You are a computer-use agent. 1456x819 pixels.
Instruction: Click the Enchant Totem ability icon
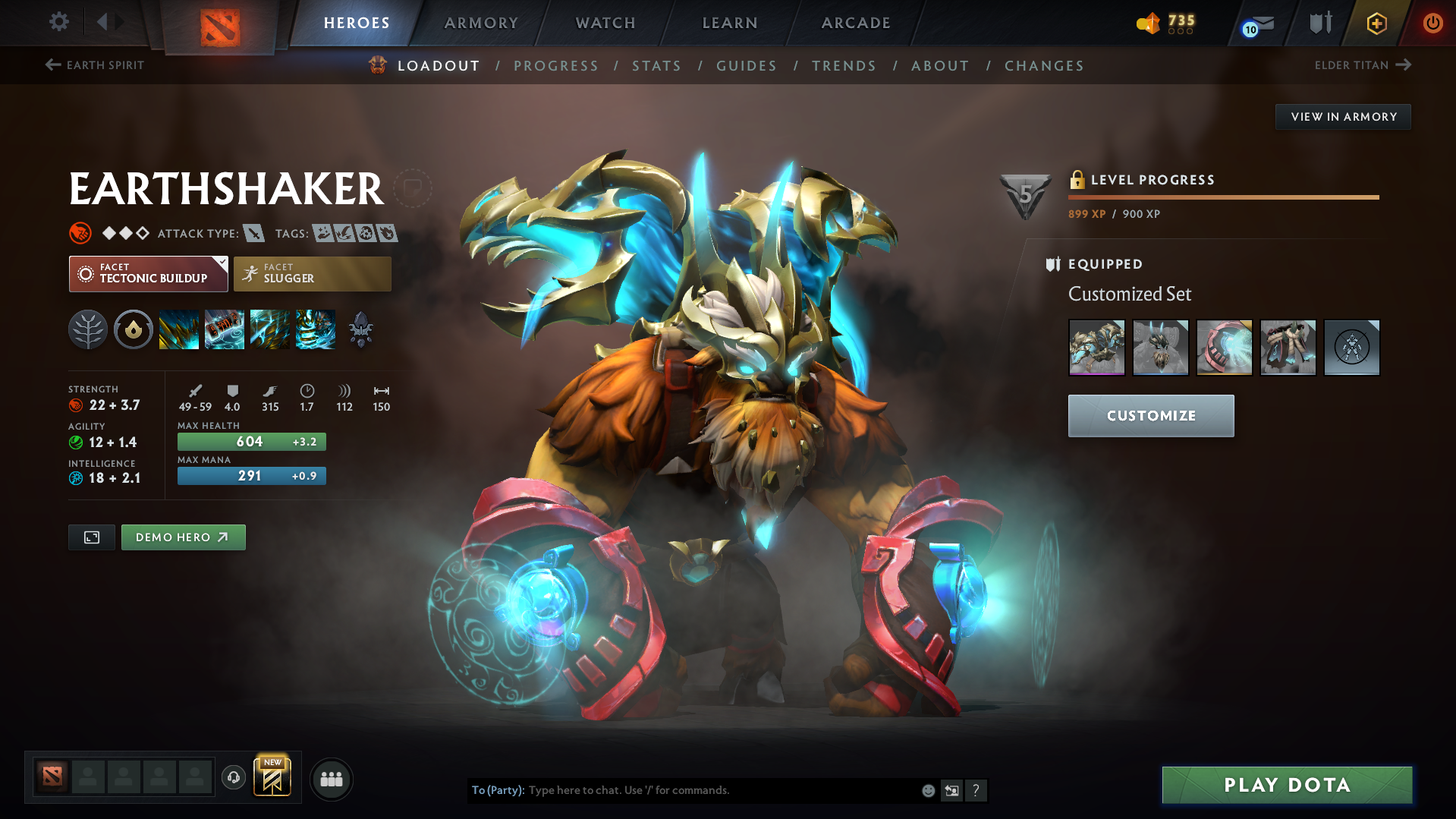coord(225,329)
